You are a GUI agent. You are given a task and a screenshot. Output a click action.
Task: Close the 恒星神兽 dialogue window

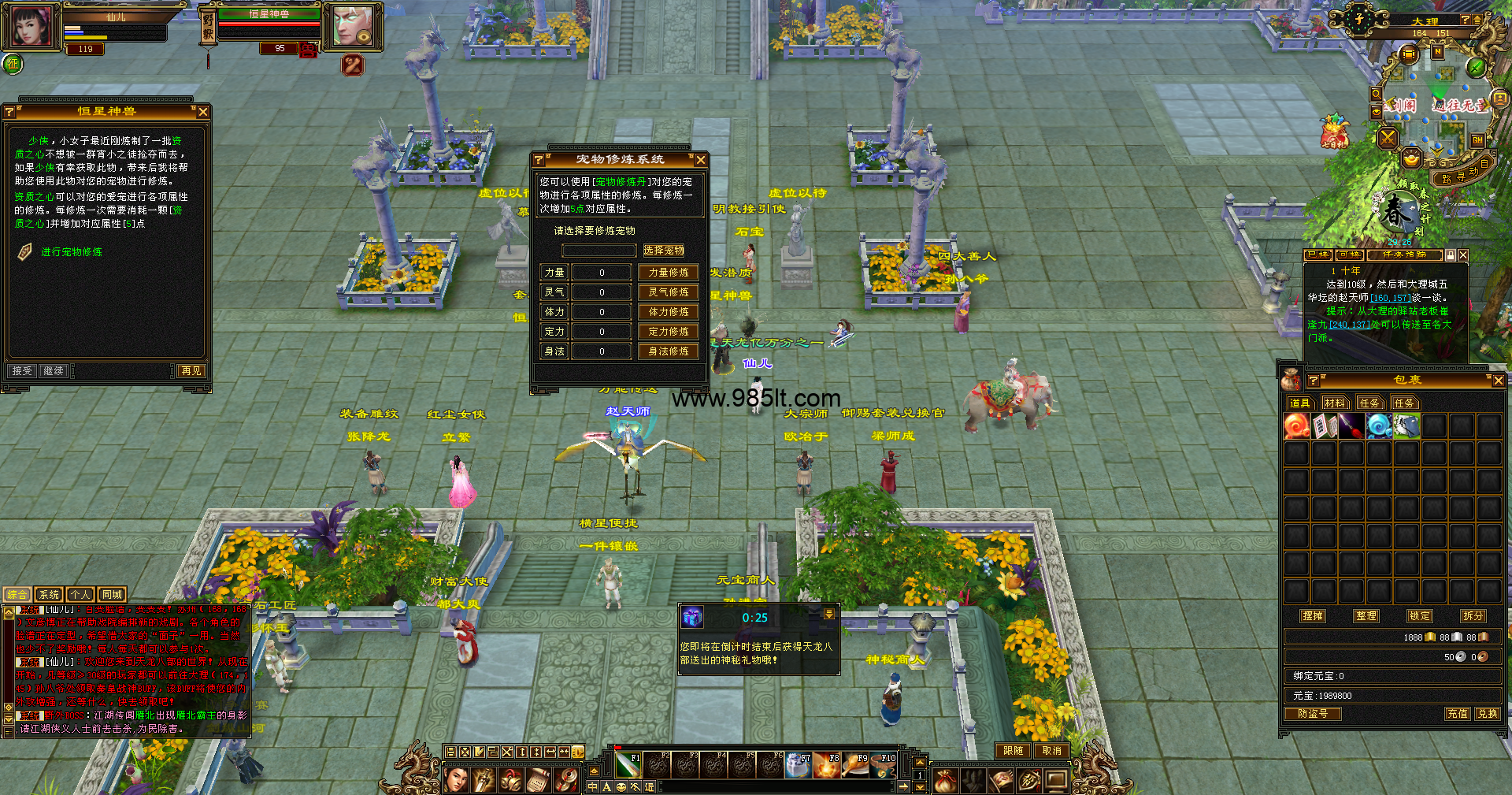(x=203, y=112)
